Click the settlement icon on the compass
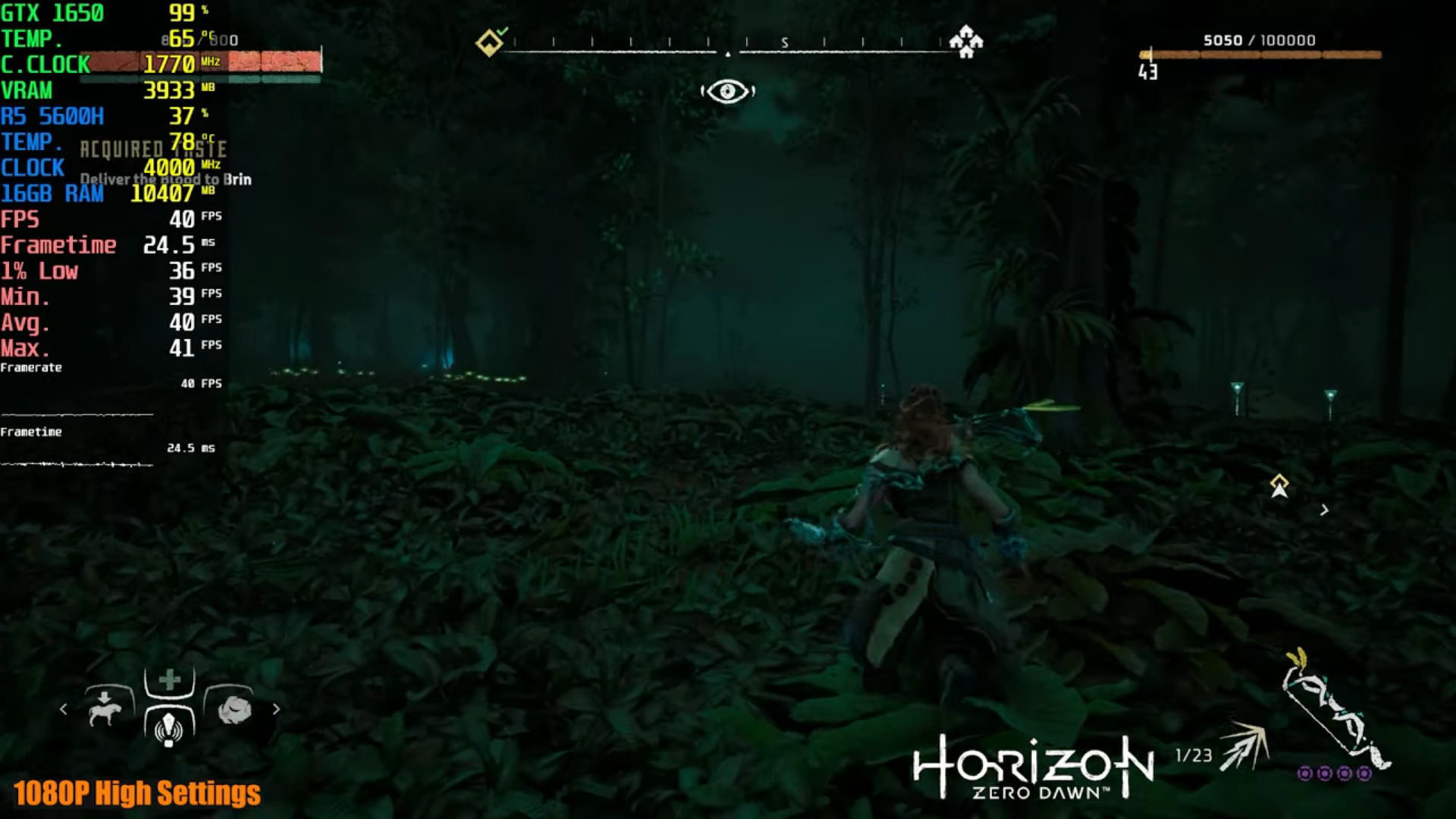This screenshot has width=1456, height=819. pos(966,41)
